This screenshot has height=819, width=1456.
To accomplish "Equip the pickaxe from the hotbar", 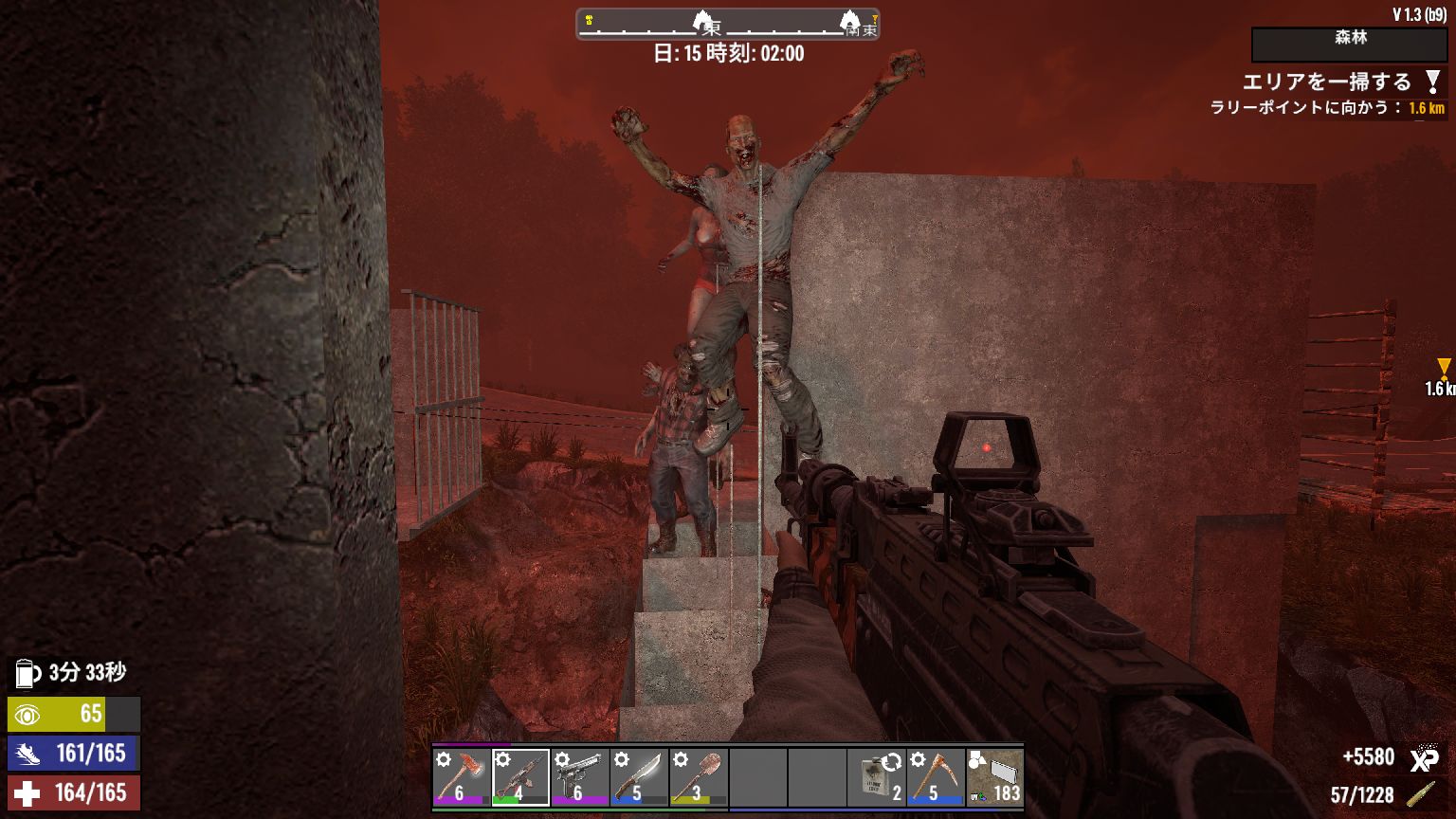I will [936, 777].
